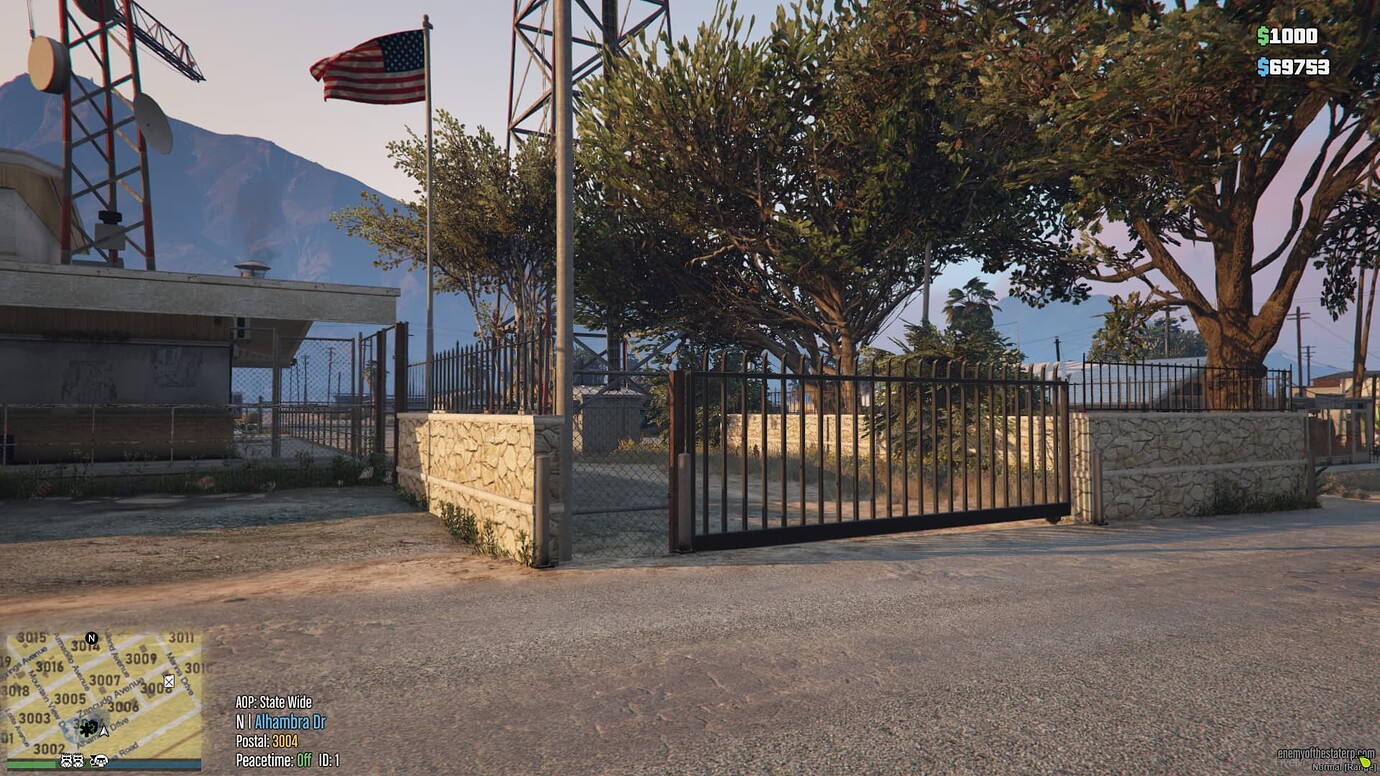Click the North compass icon on minimap
Viewport: 1380px width, 776px height.
[91, 638]
